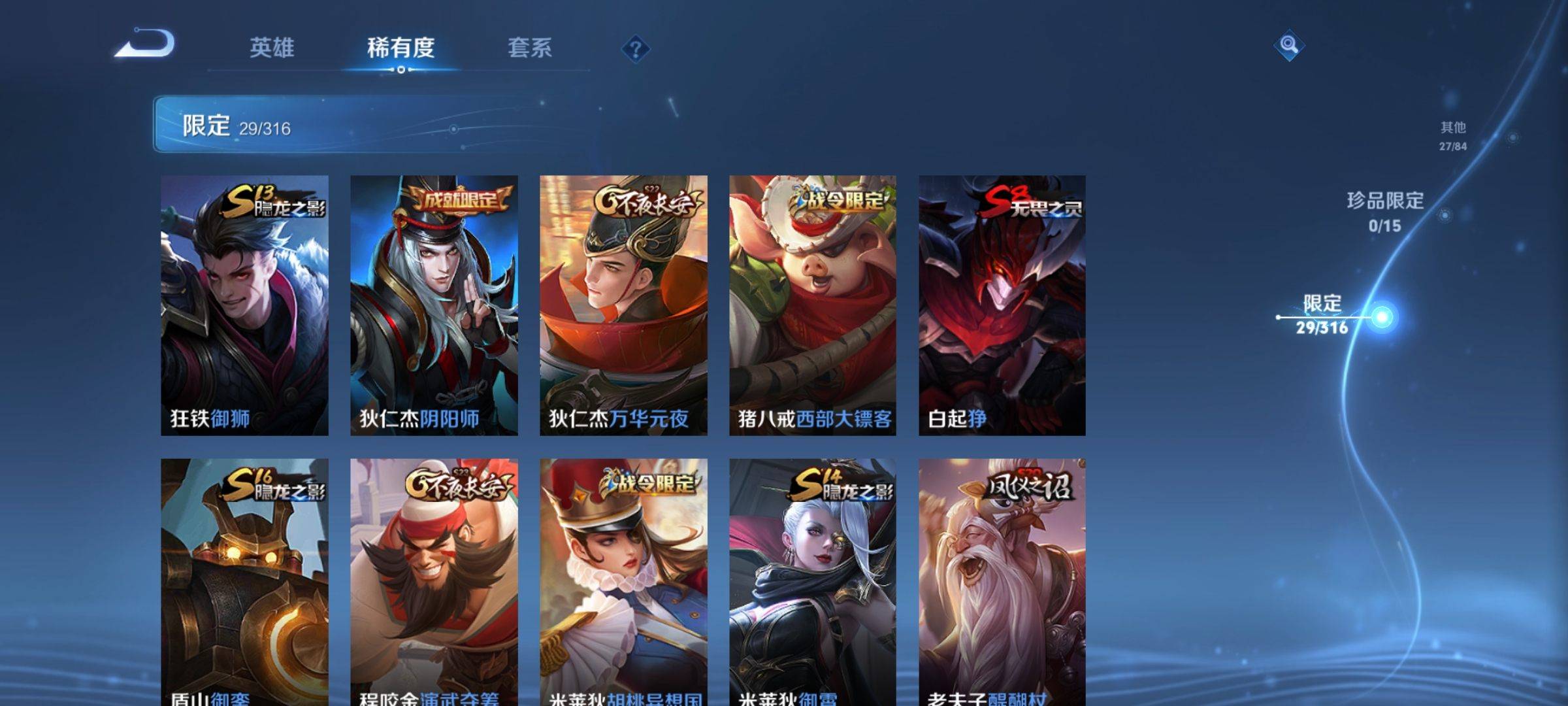Select the 狂铁 御狮 skin card

tap(244, 305)
